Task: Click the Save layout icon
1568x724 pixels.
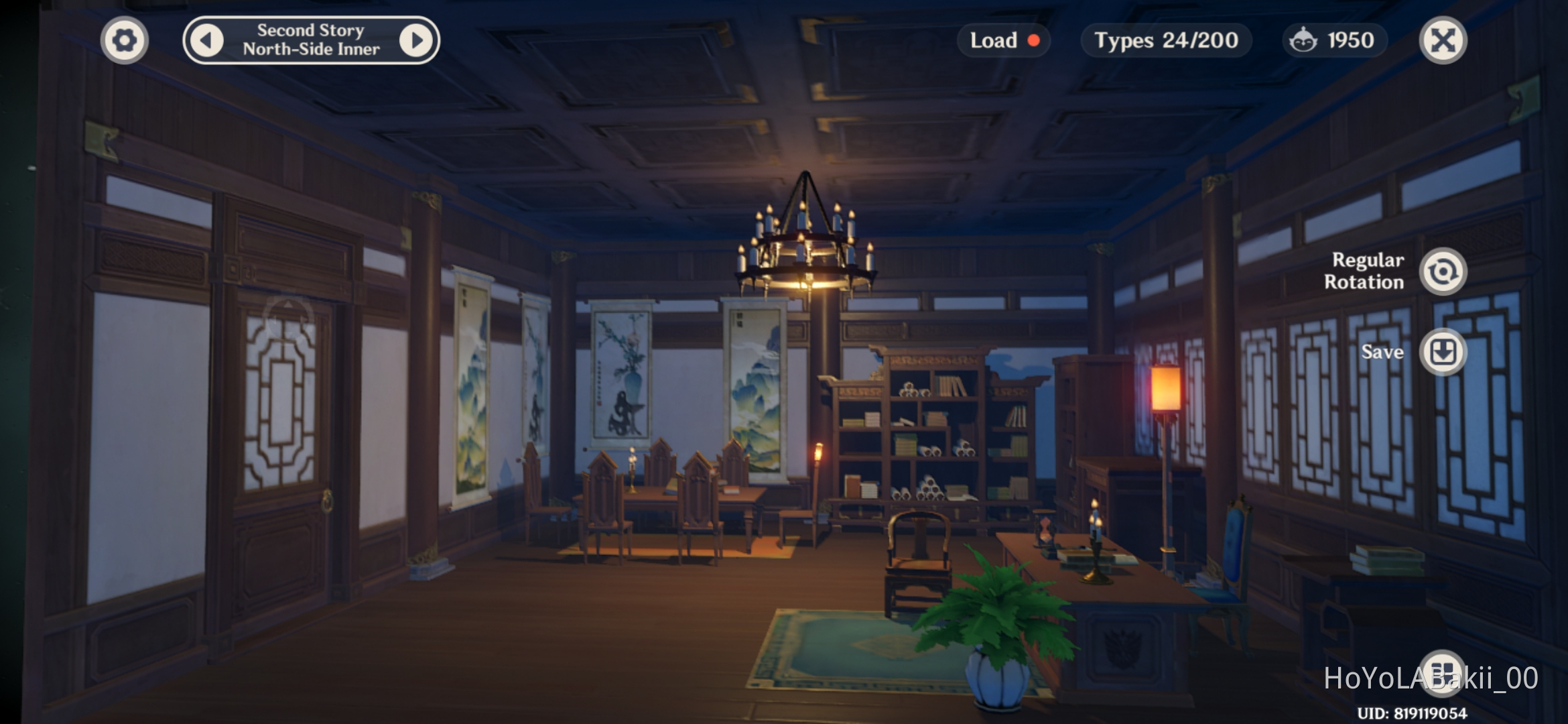Action: 1442,352
